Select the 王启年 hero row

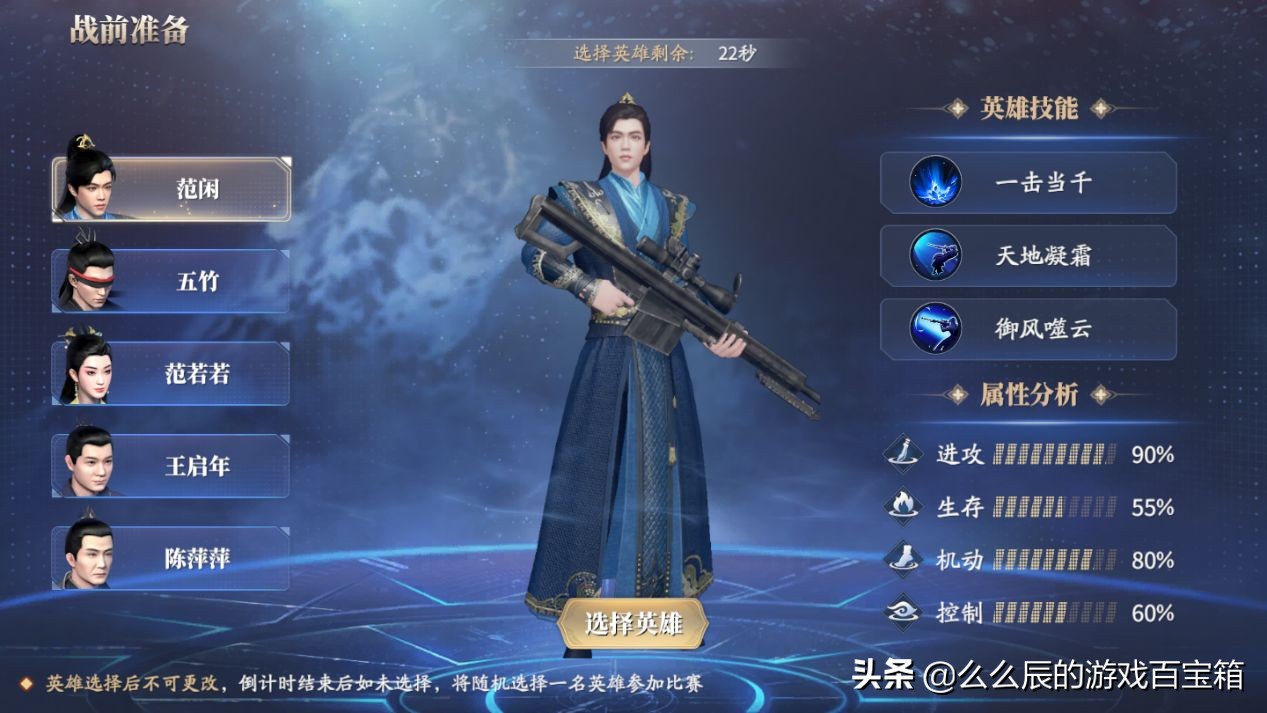(x=172, y=466)
